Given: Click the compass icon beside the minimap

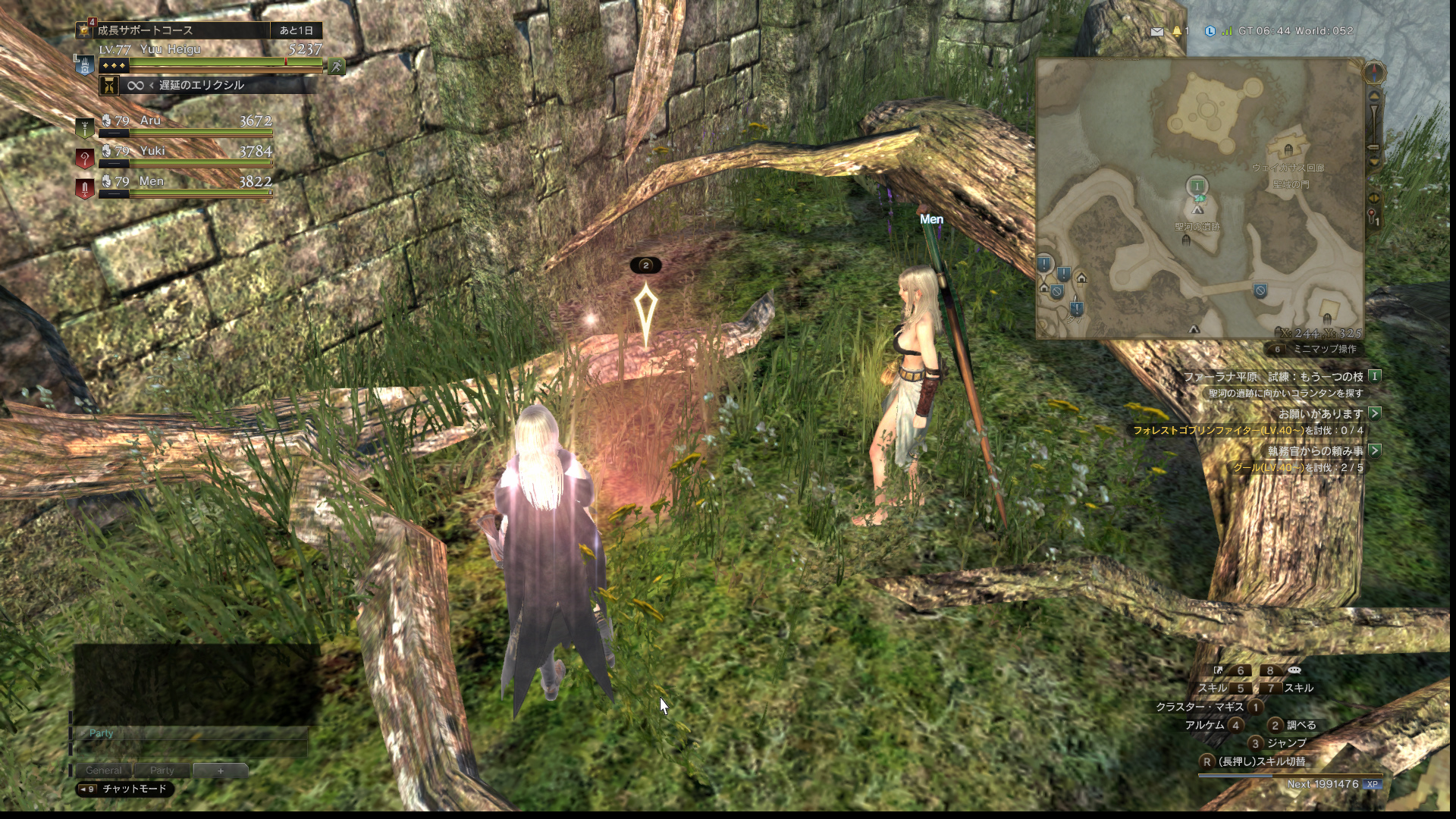Looking at the screenshot, I should point(1374,73).
